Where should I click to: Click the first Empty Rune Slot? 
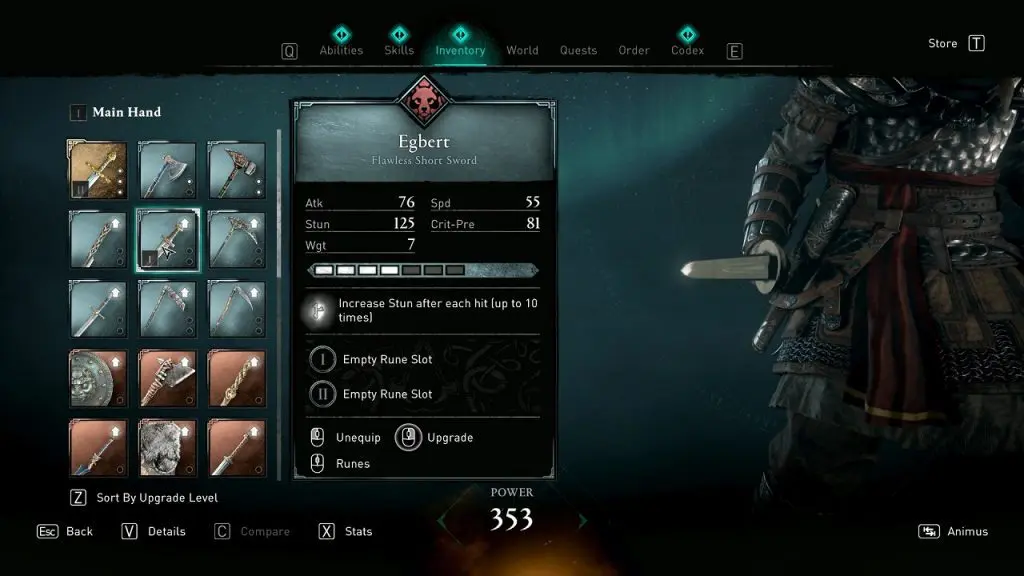[387, 360]
